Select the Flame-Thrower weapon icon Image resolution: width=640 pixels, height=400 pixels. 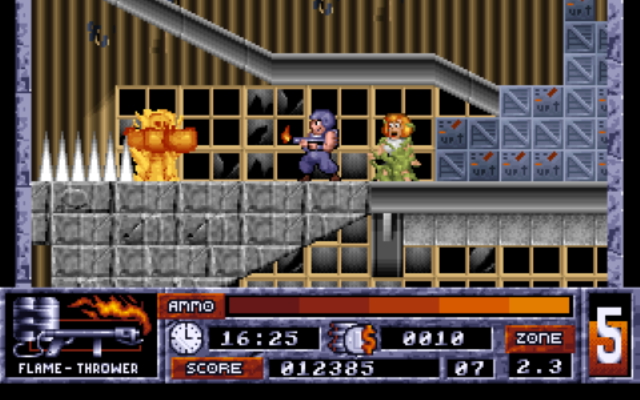click(80, 327)
